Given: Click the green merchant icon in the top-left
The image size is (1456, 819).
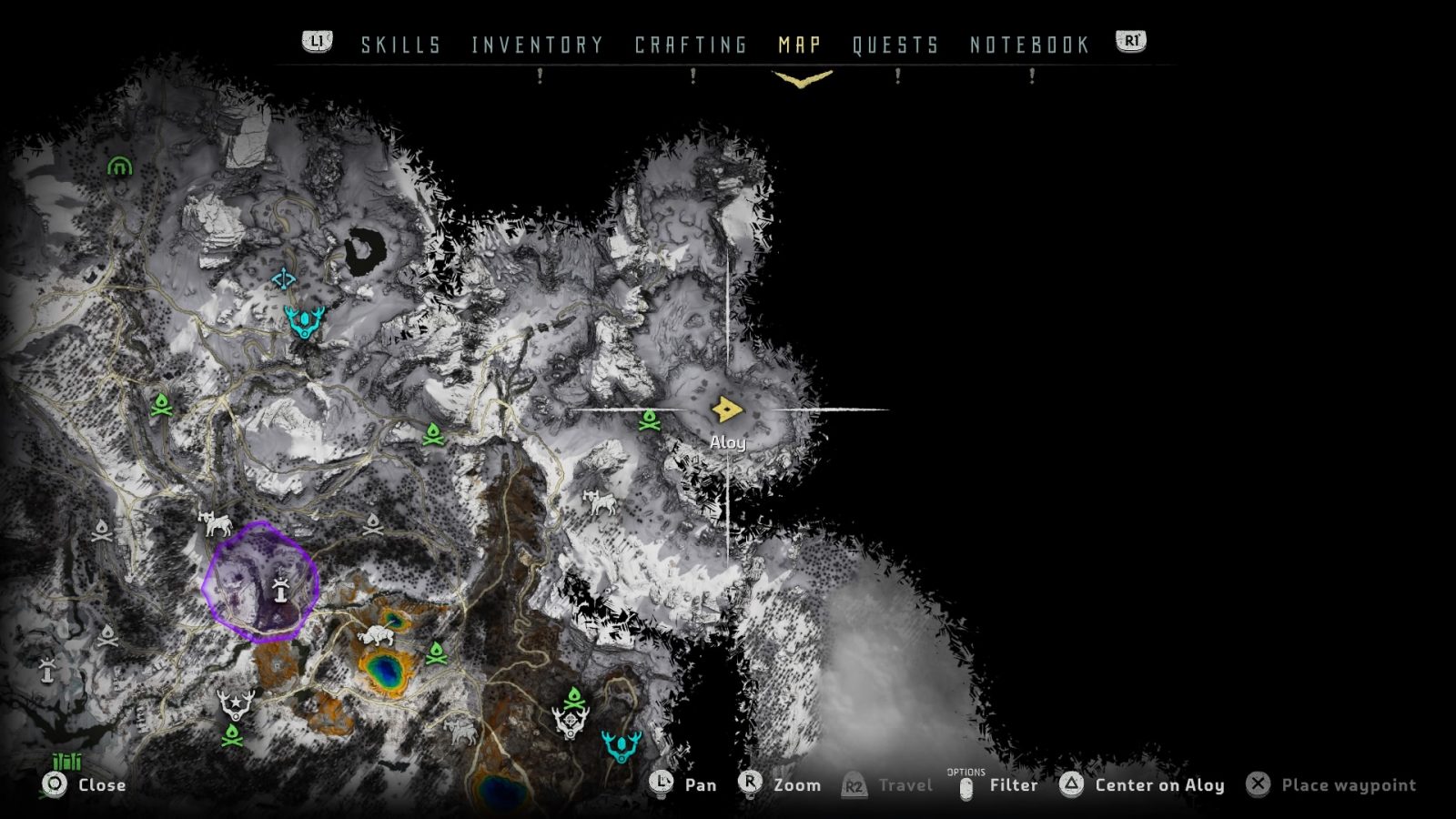Looking at the screenshot, I should [118, 167].
